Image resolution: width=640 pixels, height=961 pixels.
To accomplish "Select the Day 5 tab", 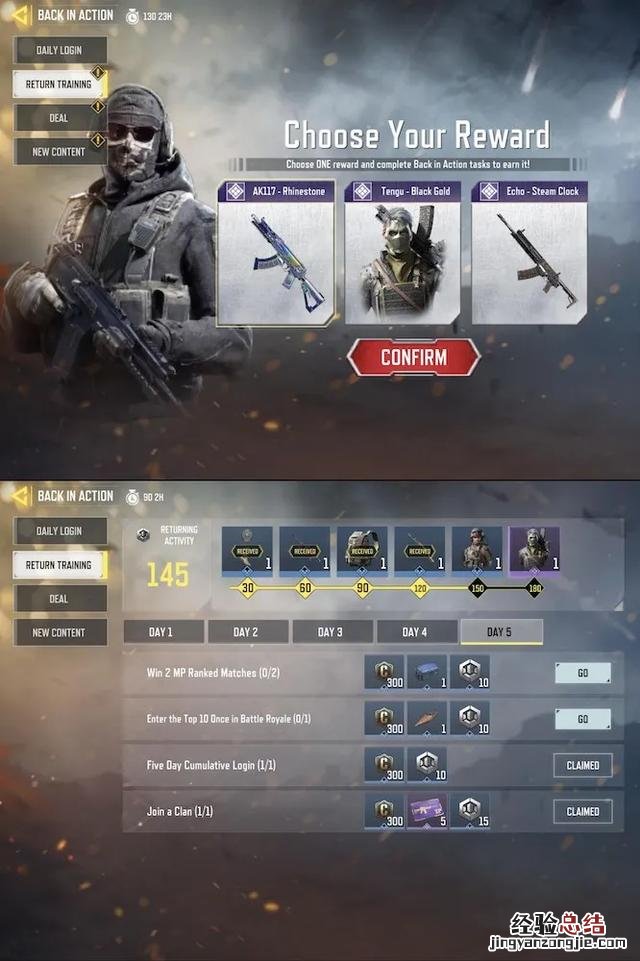I will pos(500,632).
